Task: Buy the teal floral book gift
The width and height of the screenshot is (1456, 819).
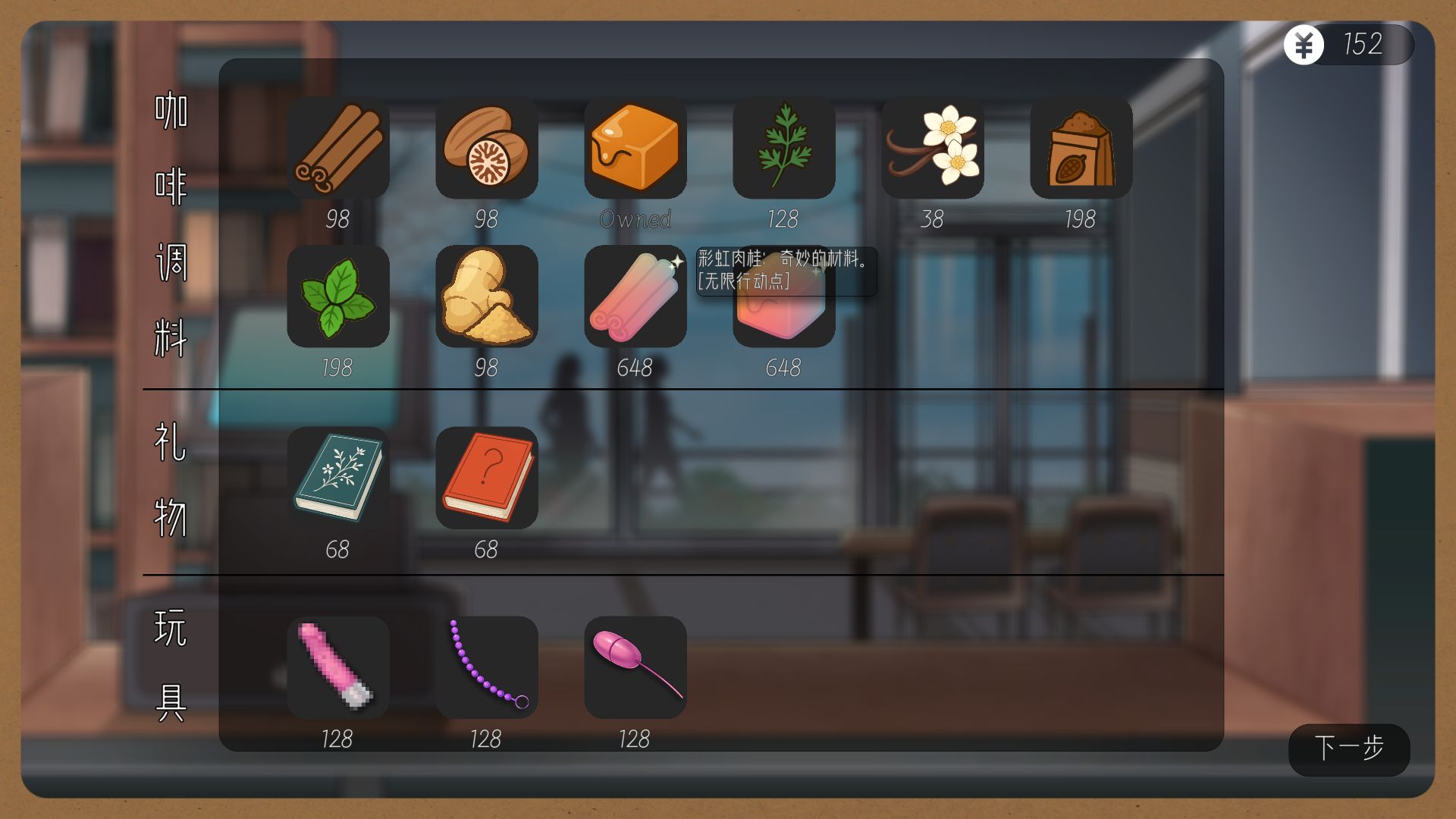Action: click(338, 478)
